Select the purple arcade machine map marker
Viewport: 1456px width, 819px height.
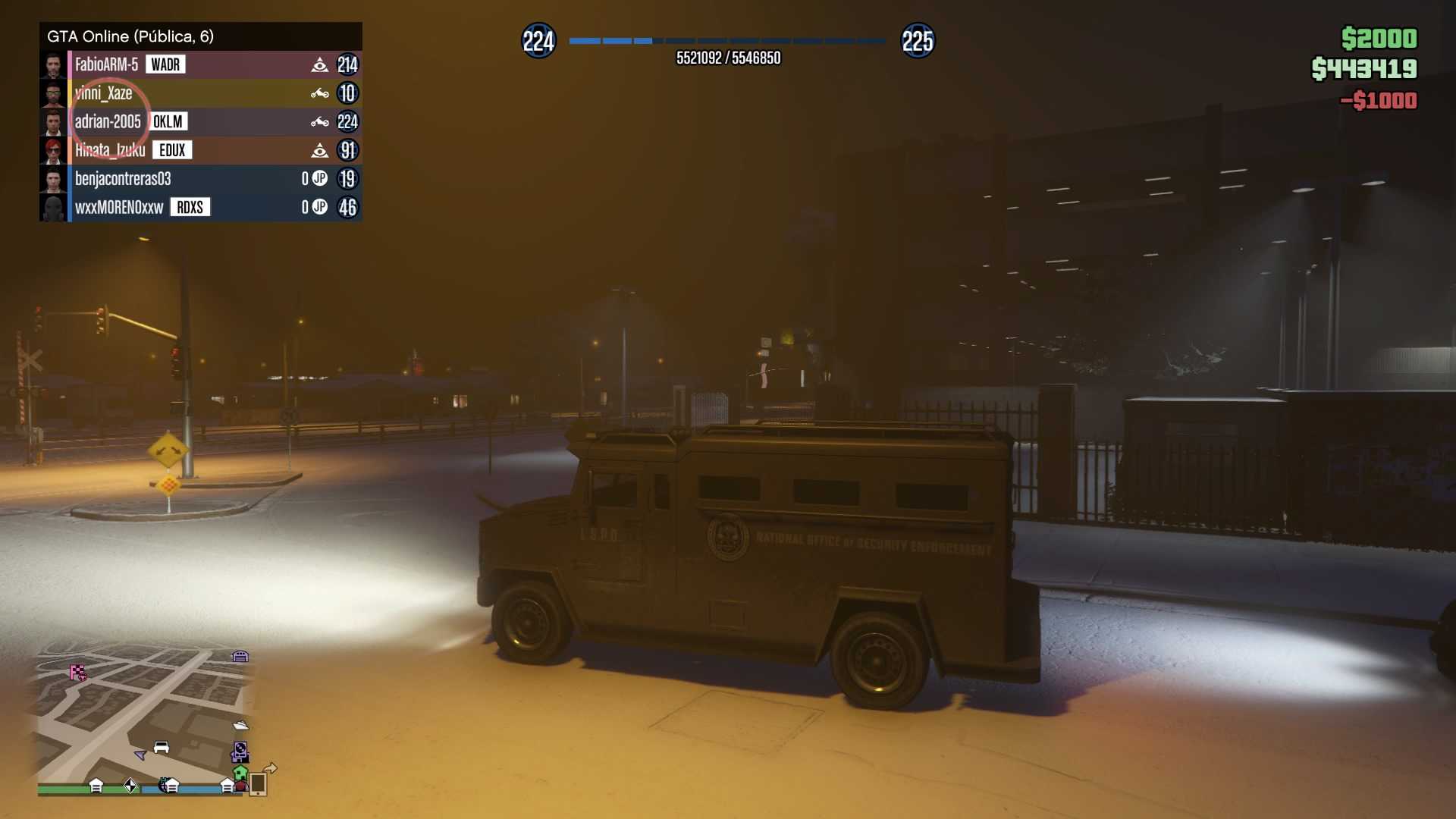[x=240, y=752]
